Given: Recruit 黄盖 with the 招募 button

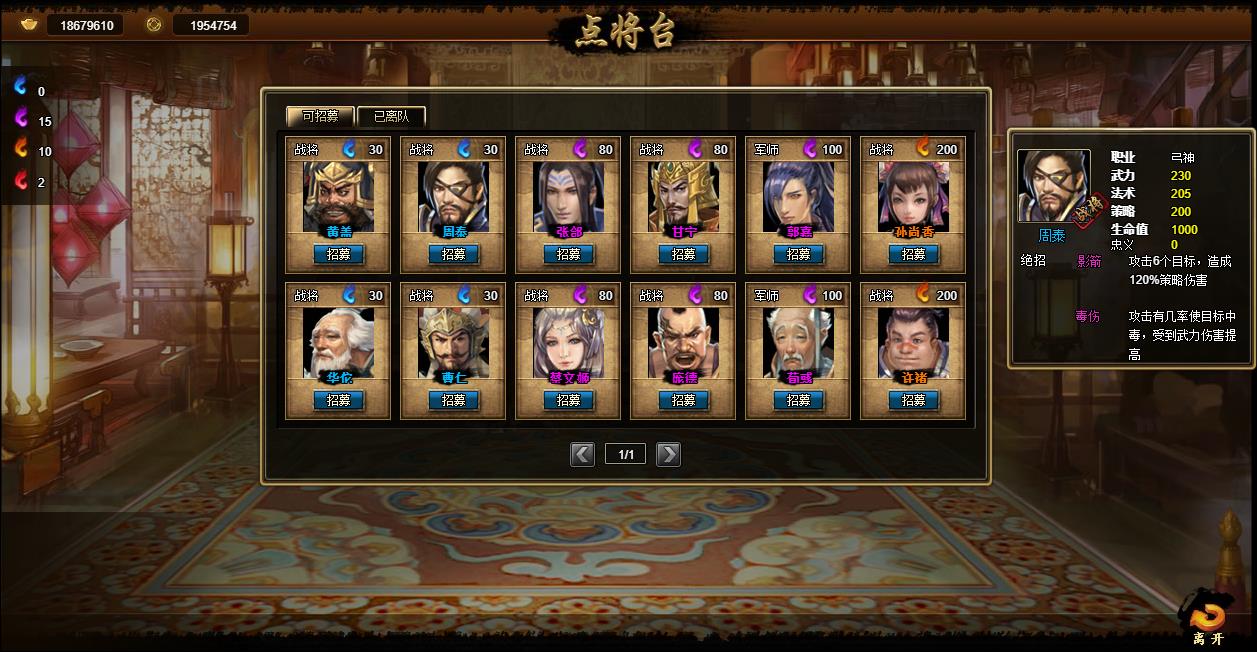Looking at the screenshot, I should pos(338,254).
